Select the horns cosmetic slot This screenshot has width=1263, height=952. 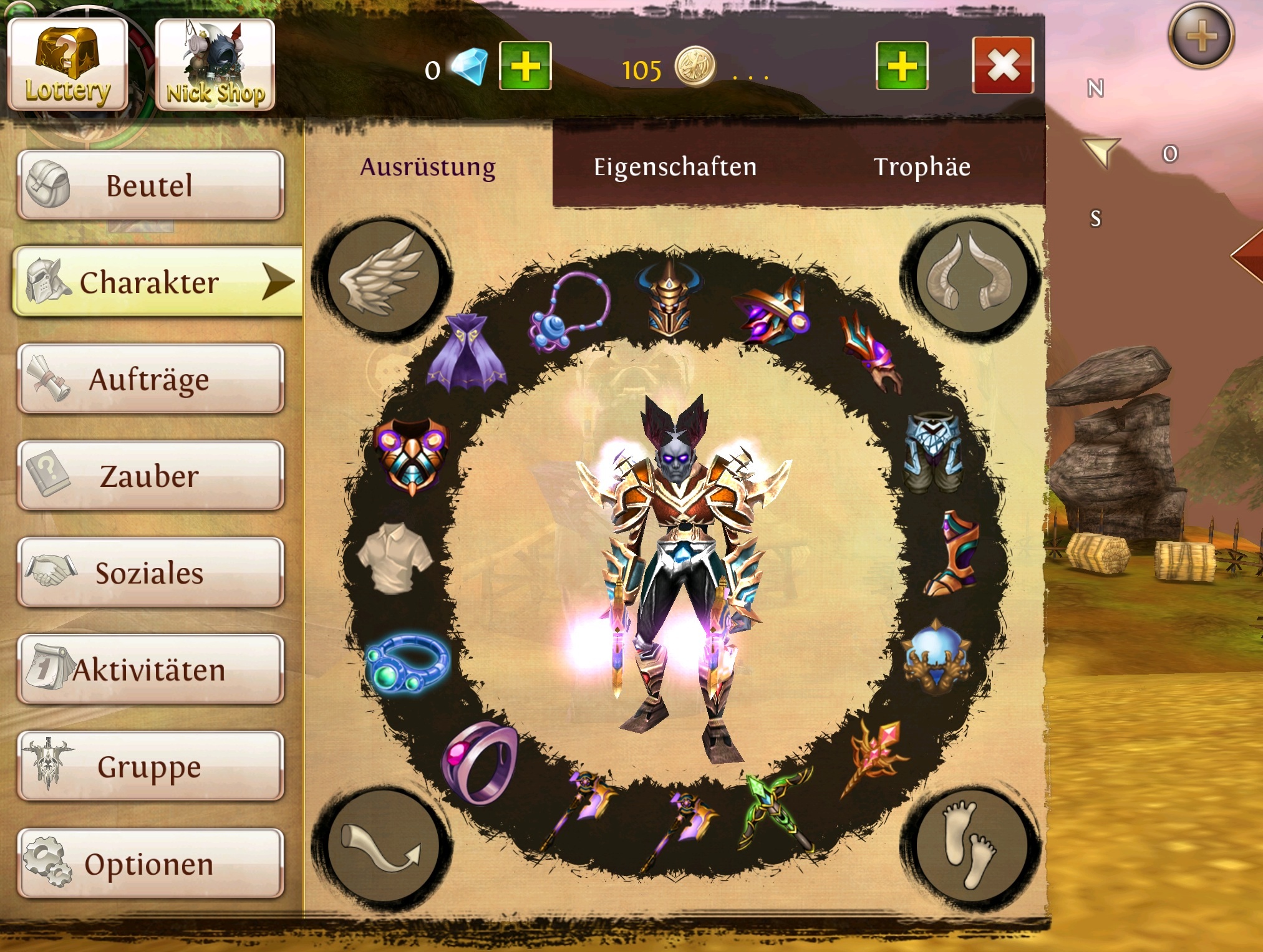tap(970, 276)
